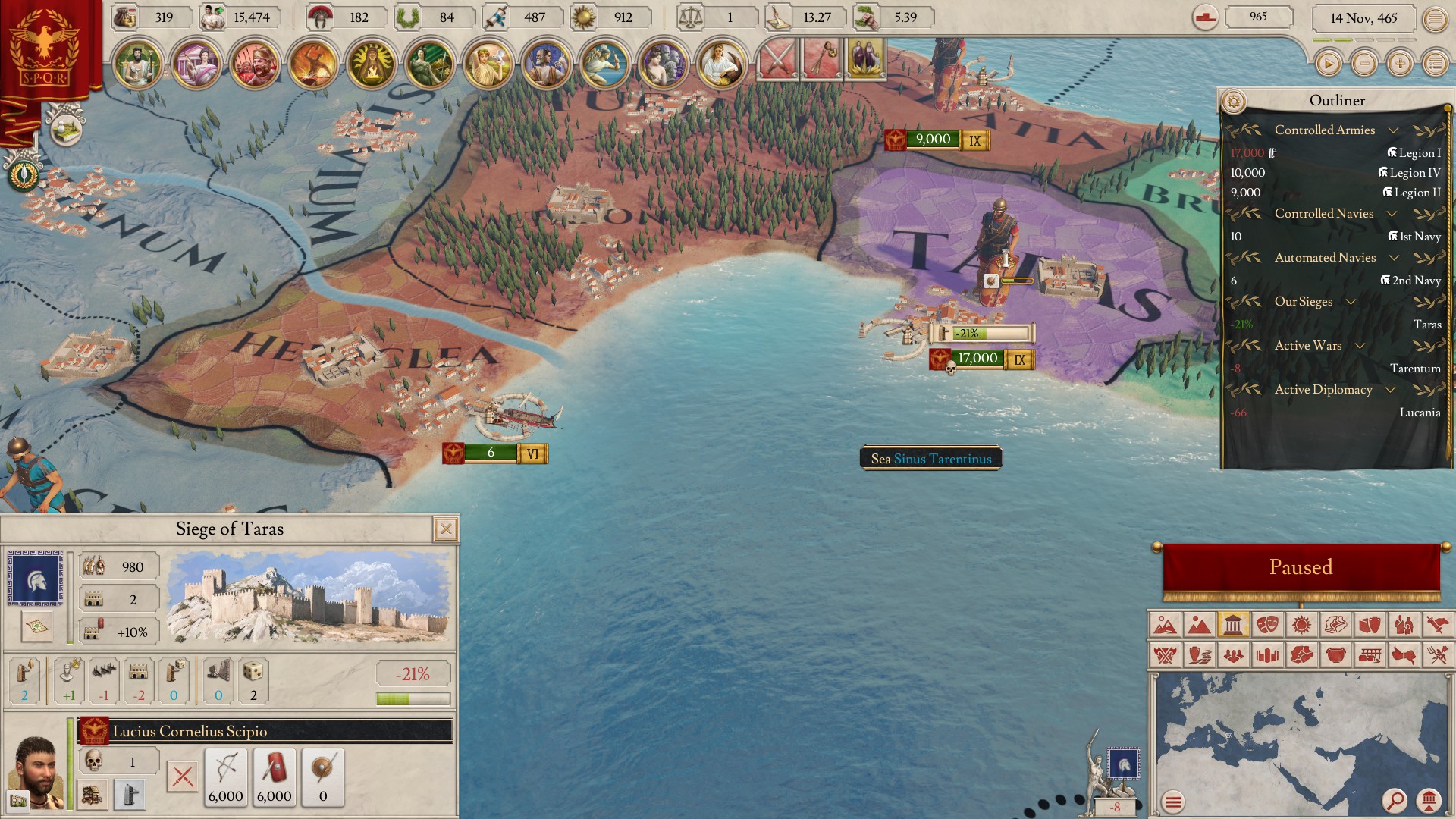Image resolution: width=1456 pixels, height=819 pixels.
Task: Expand the Controlled Armies dropdown
Action: pyautogui.click(x=1393, y=130)
